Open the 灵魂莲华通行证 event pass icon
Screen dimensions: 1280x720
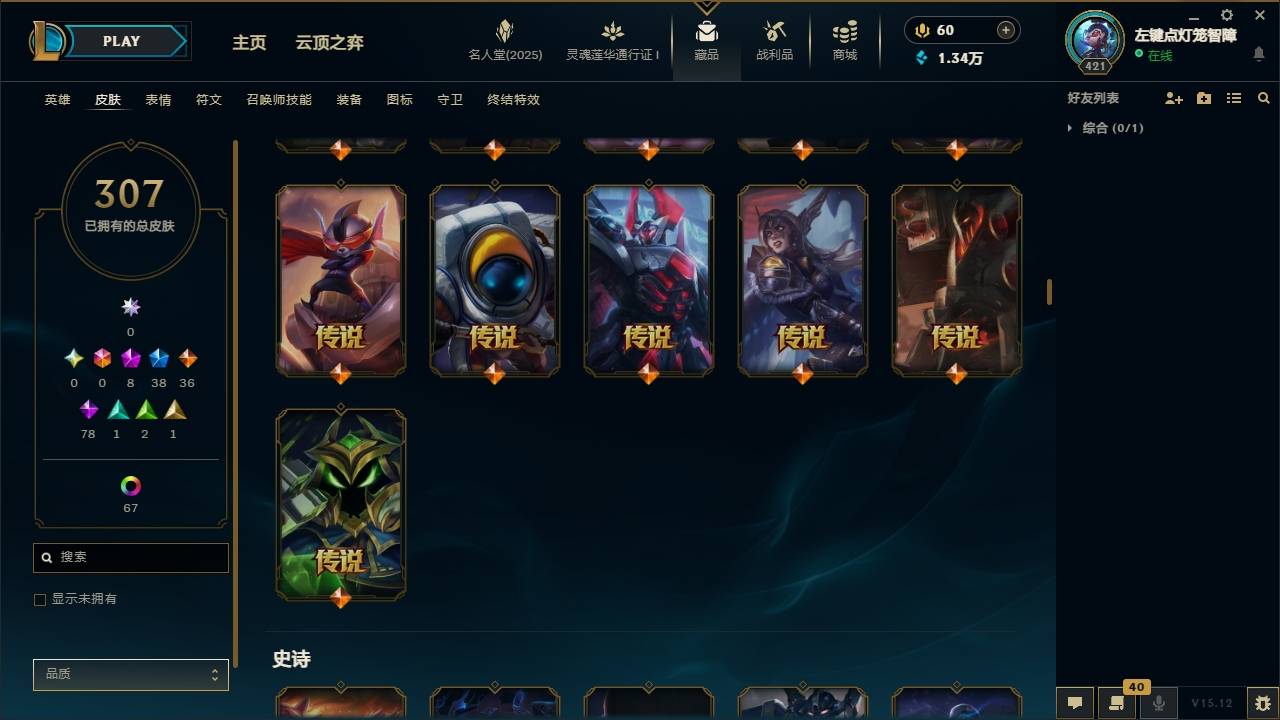(611, 38)
